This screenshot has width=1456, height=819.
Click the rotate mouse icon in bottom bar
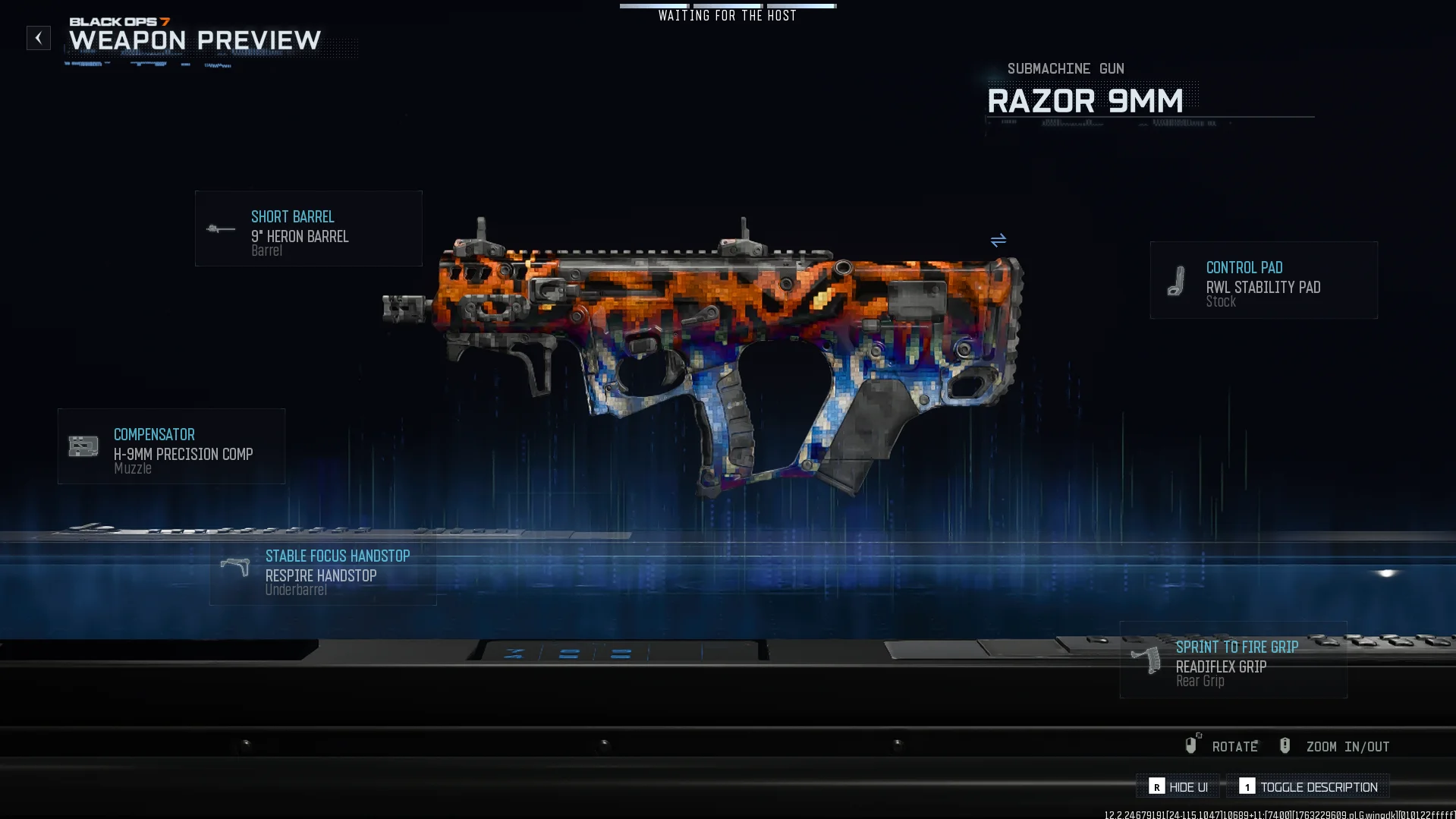click(x=1192, y=745)
